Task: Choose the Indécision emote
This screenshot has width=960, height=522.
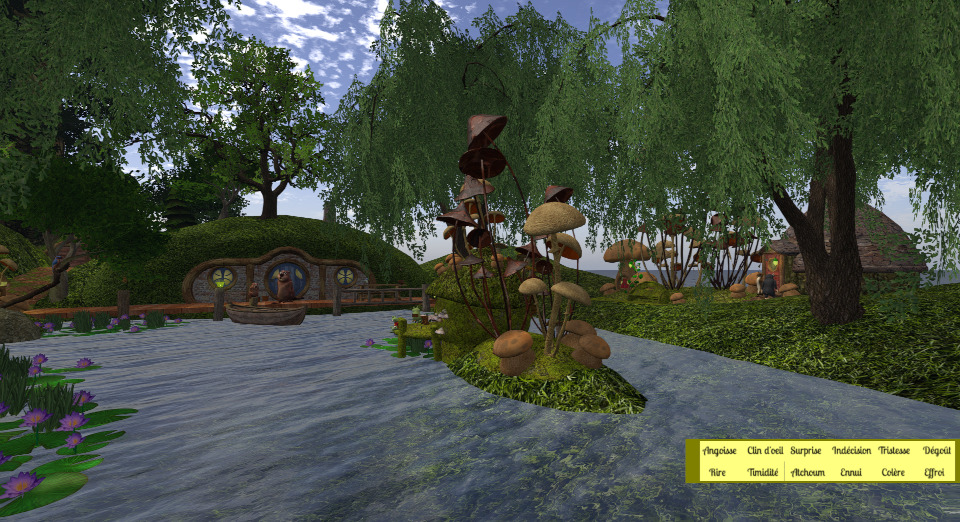Action: (851, 451)
